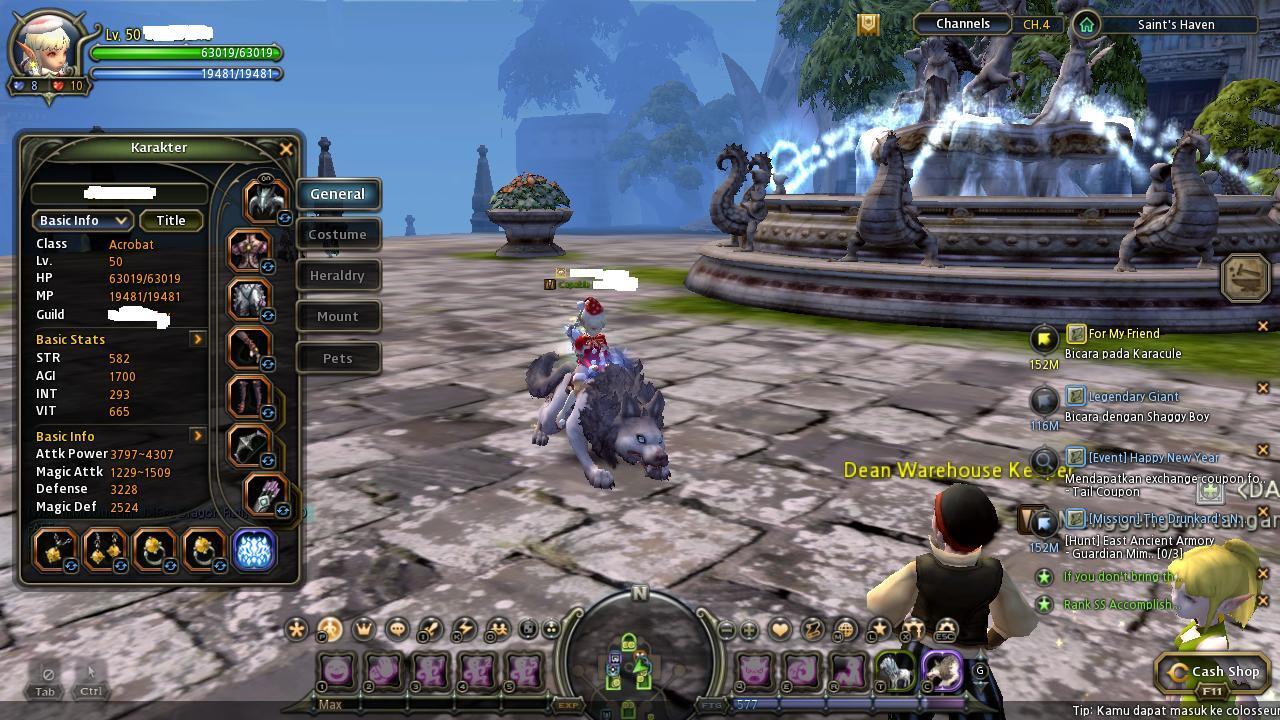1280x720 pixels.
Task: Click the wolf mount hotbar slot
Action: tap(895, 671)
